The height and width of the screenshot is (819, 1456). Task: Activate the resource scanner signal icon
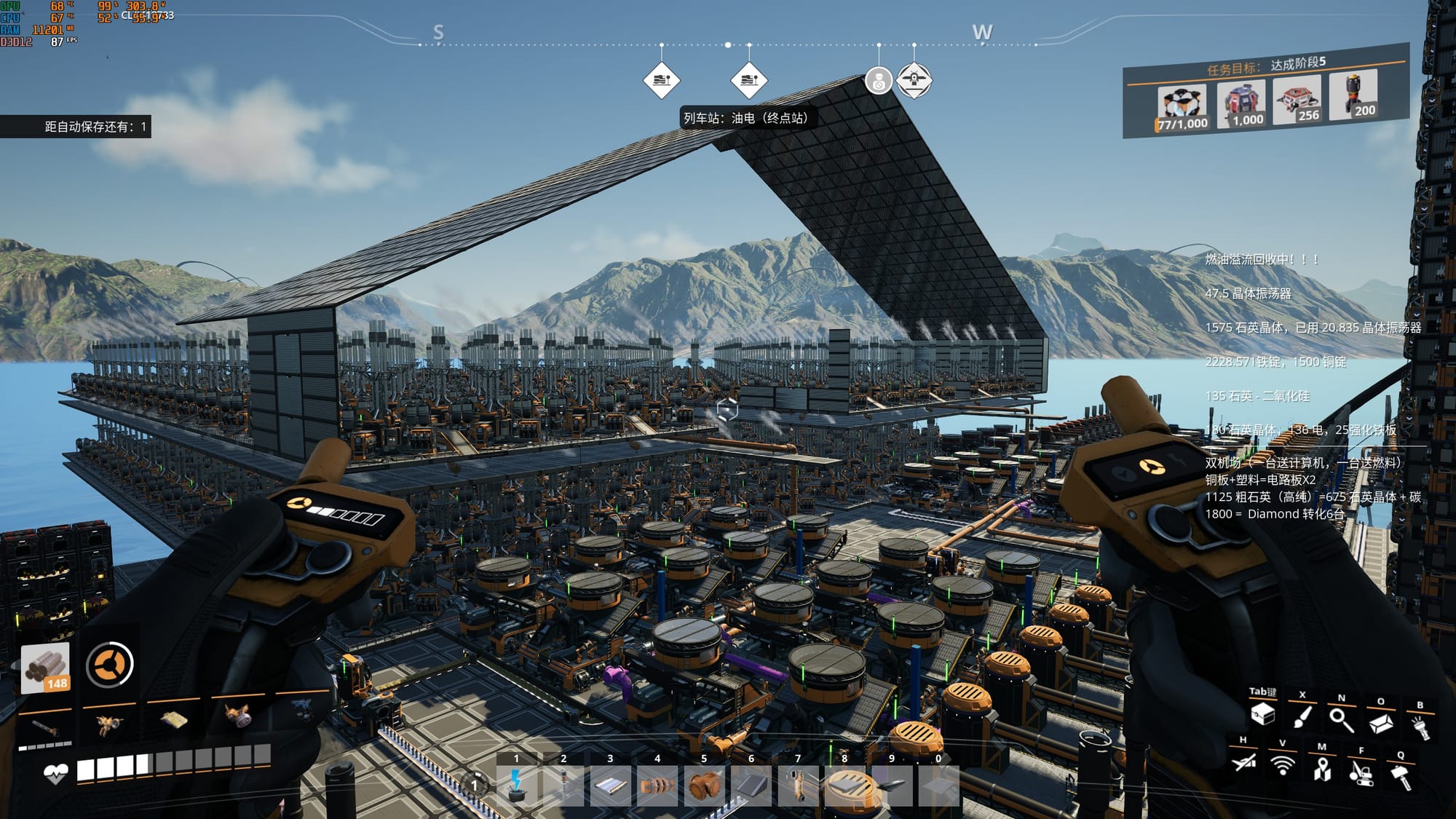1283,765
